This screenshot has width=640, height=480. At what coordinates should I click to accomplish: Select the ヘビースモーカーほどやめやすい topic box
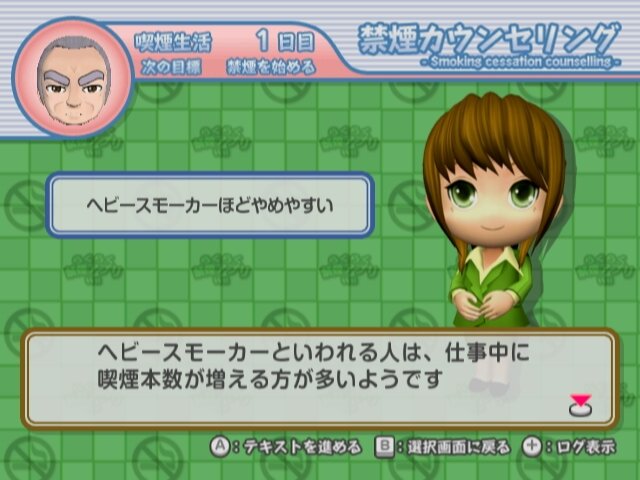click(210, 205)
